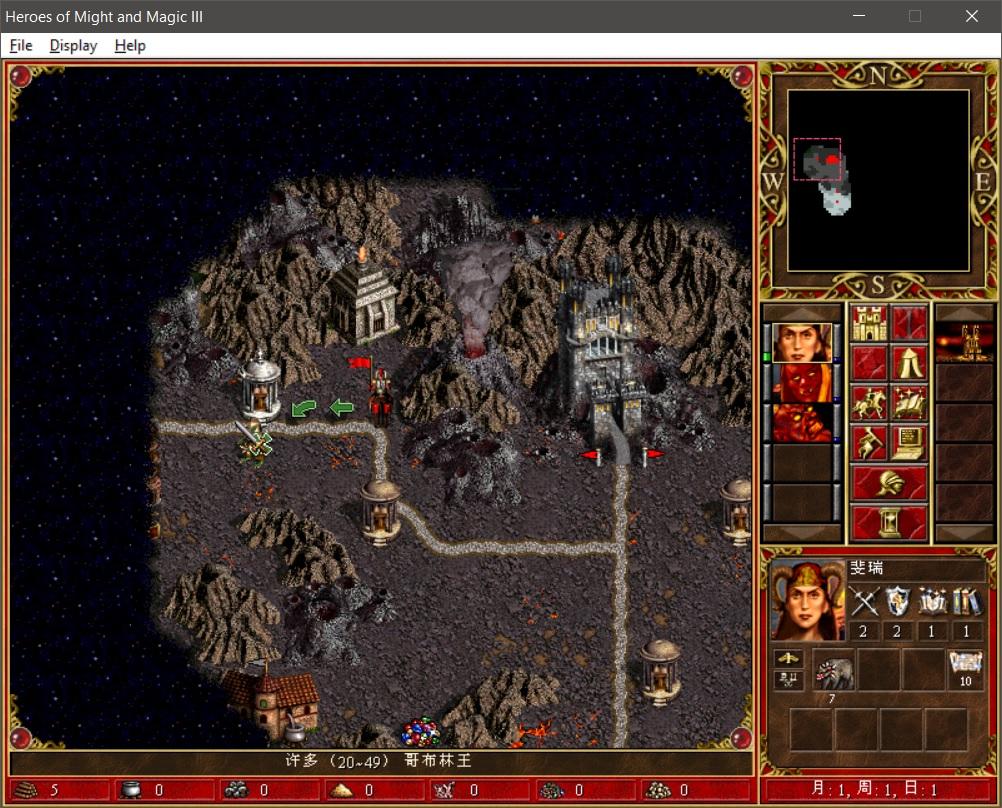Close the game window
This screenshot has width=1002, height=808.
pyautogui.click(x=971, y=16)
